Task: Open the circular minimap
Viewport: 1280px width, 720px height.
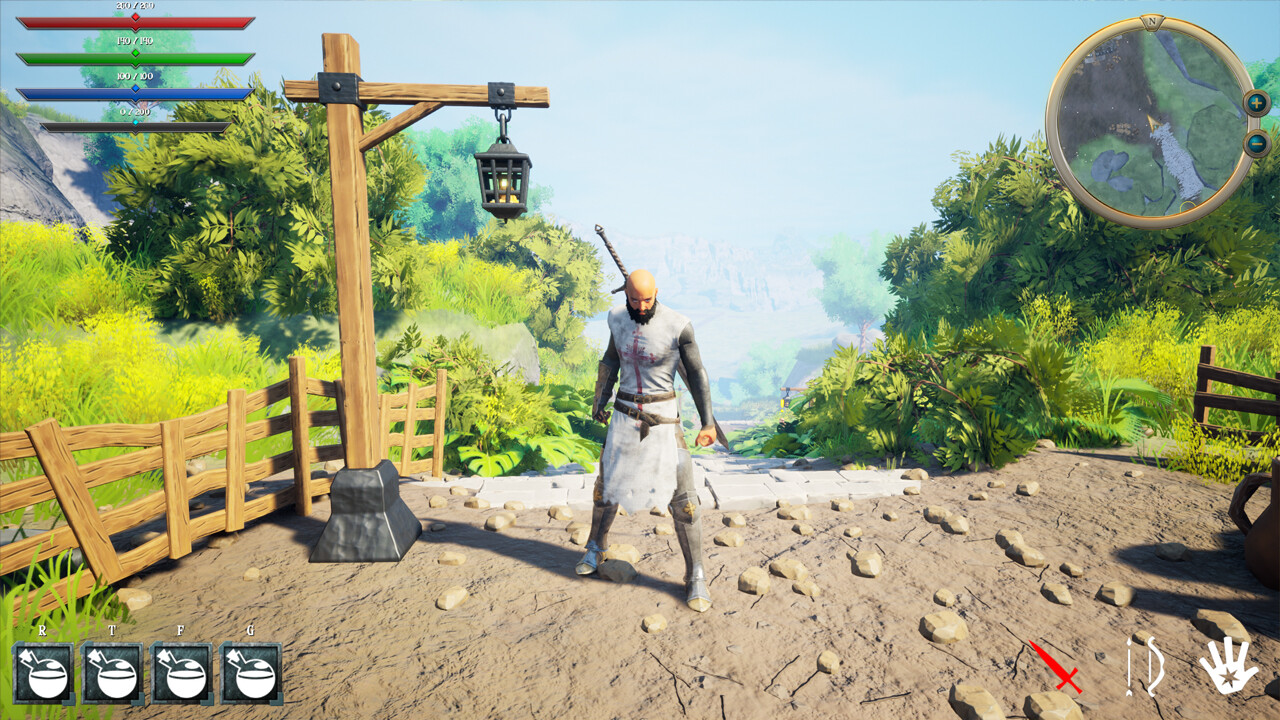Action: point(1150,115)
